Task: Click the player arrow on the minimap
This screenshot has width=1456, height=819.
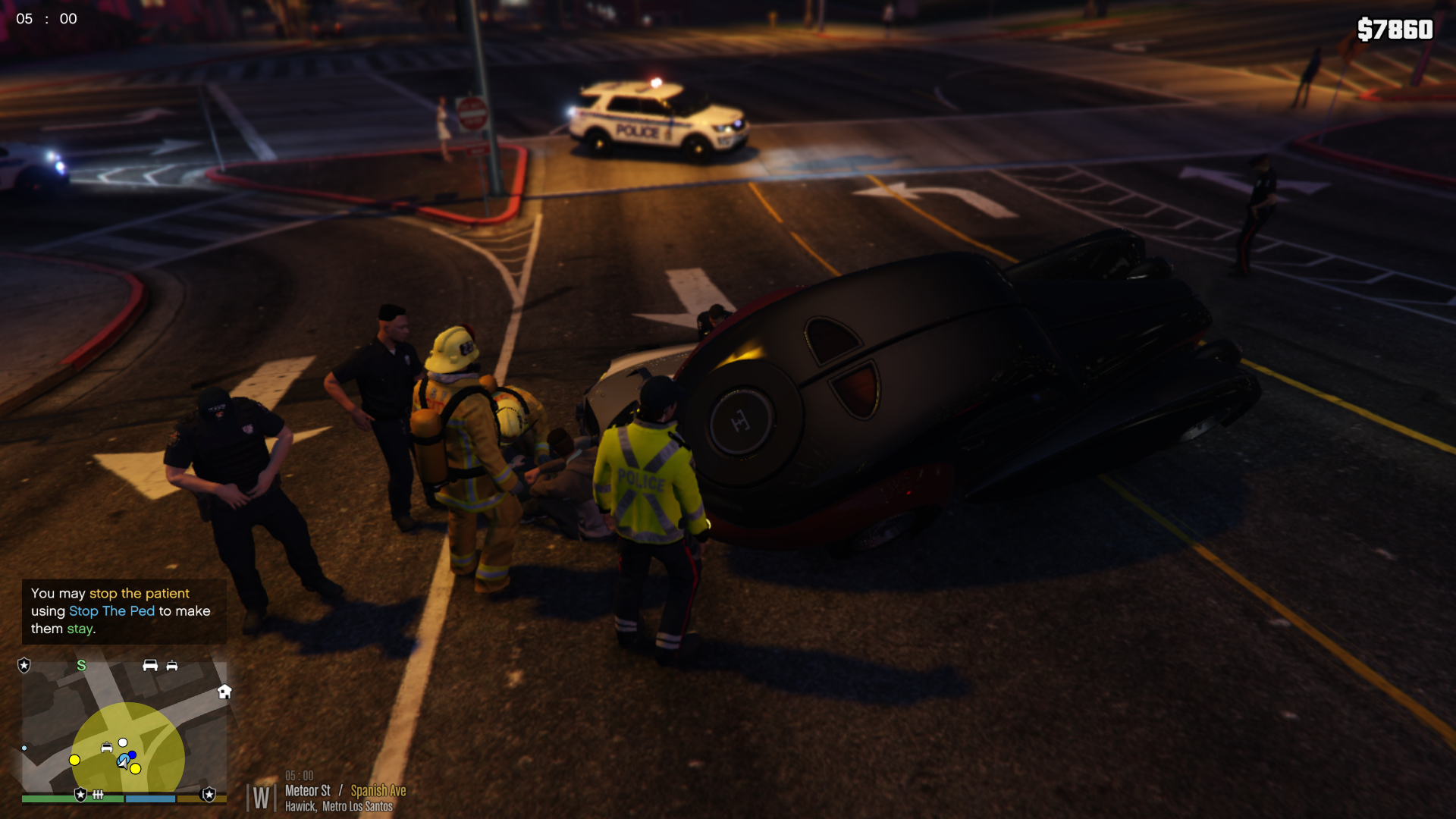Action: [x=123, y=762]
